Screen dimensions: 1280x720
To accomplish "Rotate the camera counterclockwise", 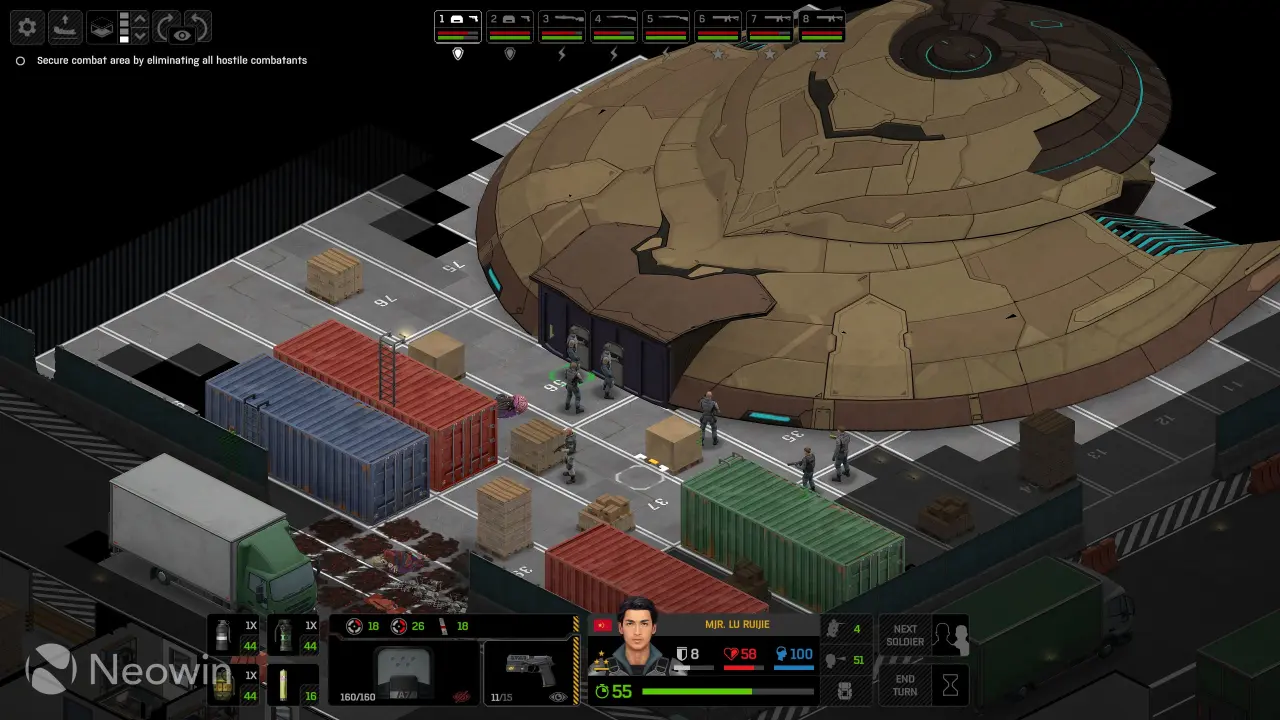I will (198, 25).
